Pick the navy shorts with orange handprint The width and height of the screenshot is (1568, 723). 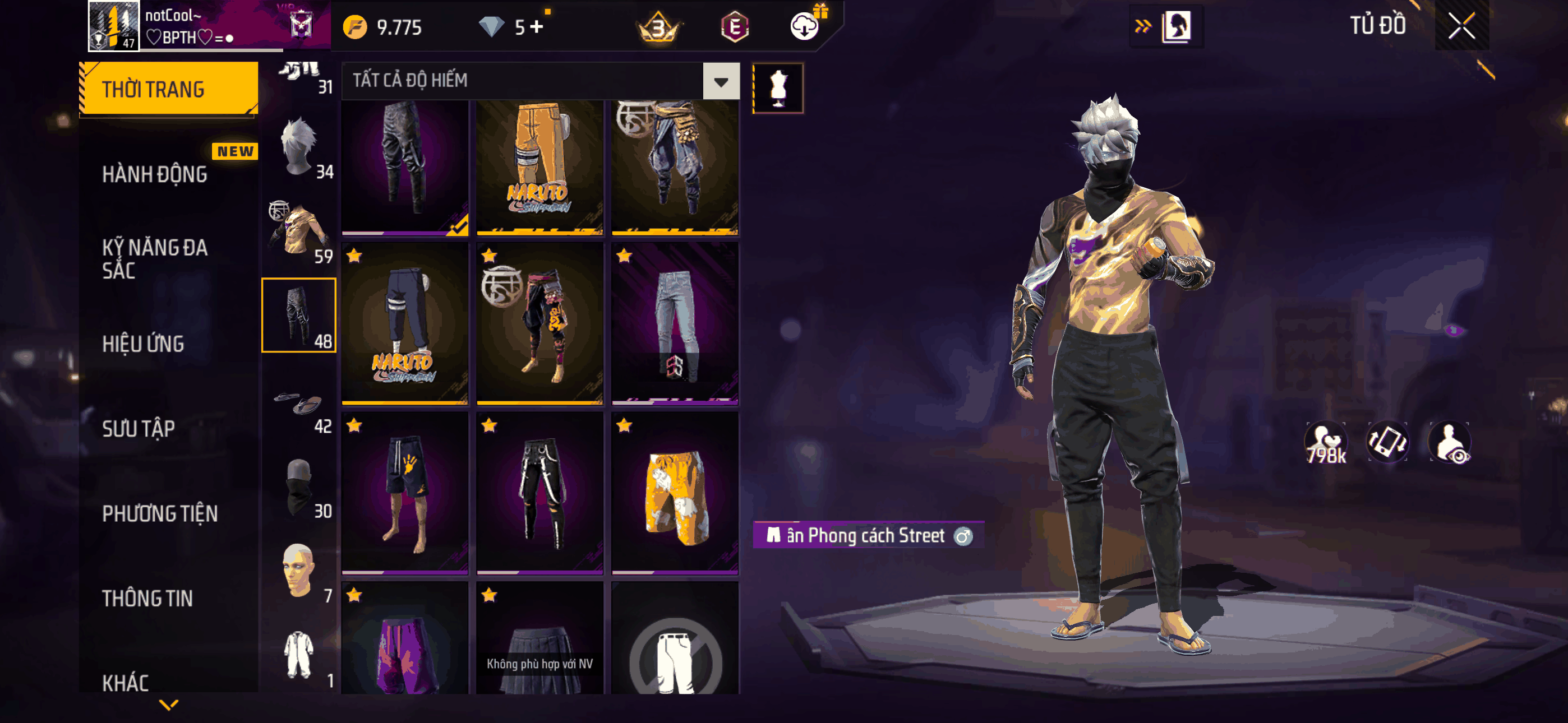[405, 493]
